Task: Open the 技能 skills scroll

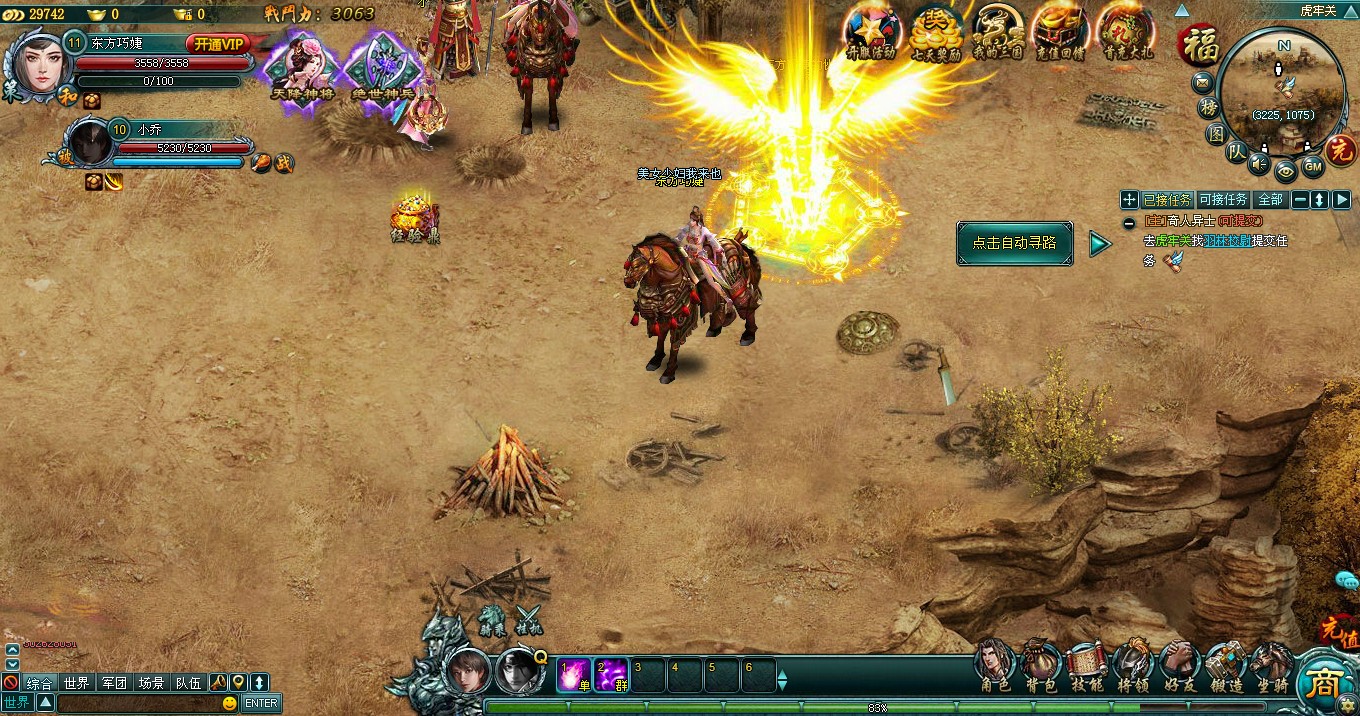Action: pyautogui.click(x=1087, y=665)
